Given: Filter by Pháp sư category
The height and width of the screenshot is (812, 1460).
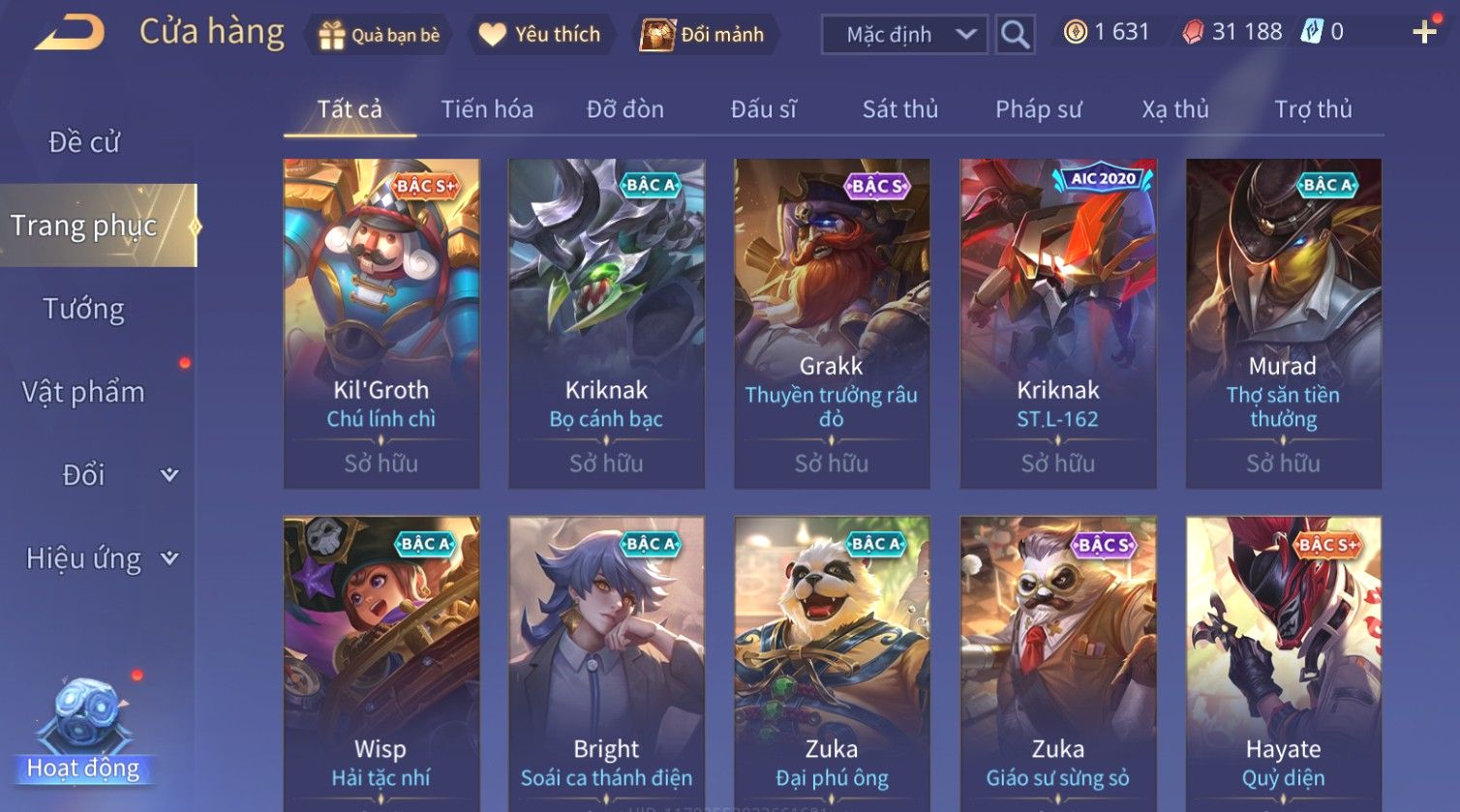Looking at the screenshot, I should coord(1038,109).
